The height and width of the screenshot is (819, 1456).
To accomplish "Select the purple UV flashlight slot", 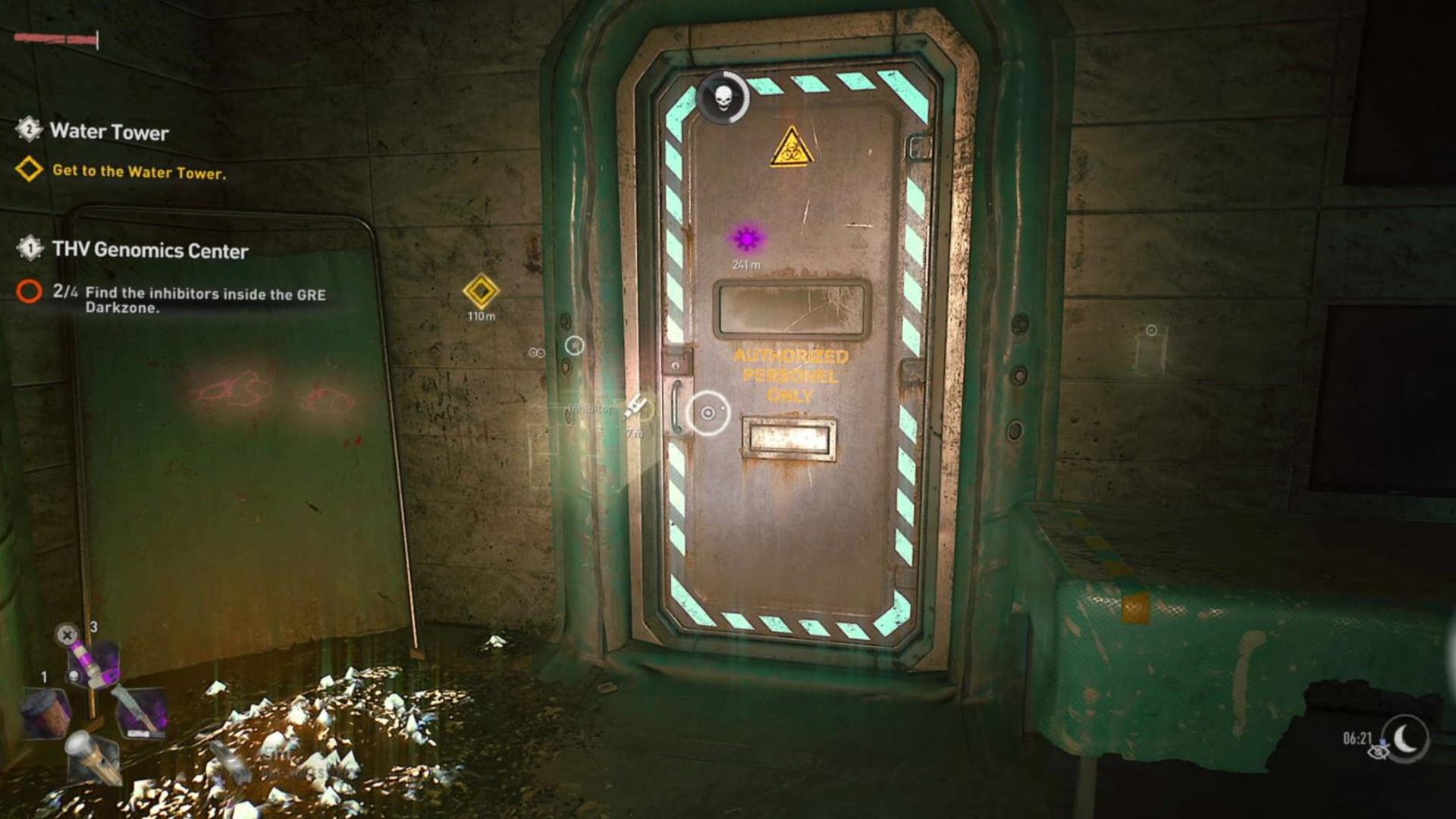I will point(94,661).
